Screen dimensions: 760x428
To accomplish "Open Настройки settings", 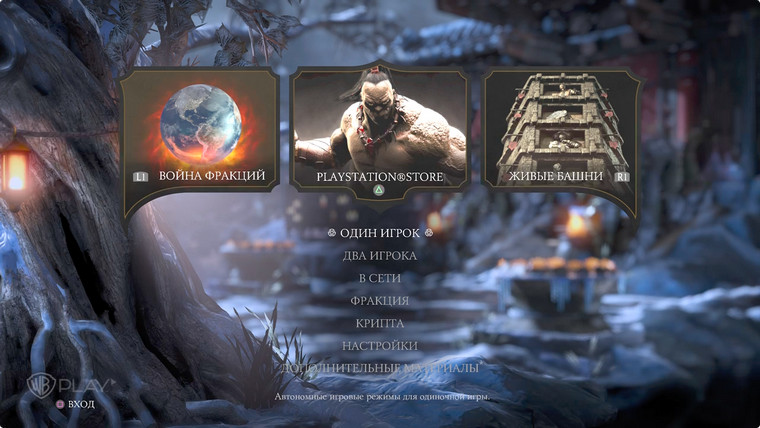I will click(x=380, y=346).
